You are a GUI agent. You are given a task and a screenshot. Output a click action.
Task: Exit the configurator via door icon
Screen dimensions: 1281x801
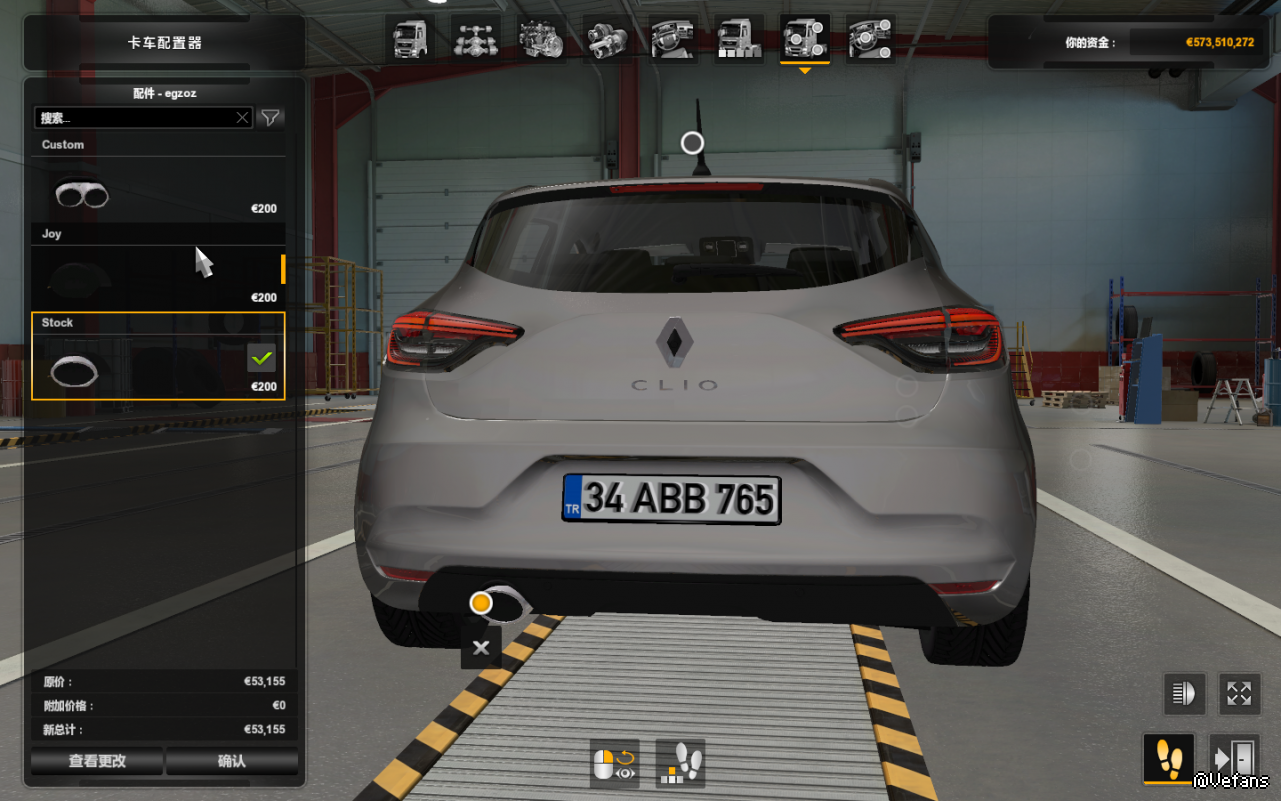coord(1234,760)
